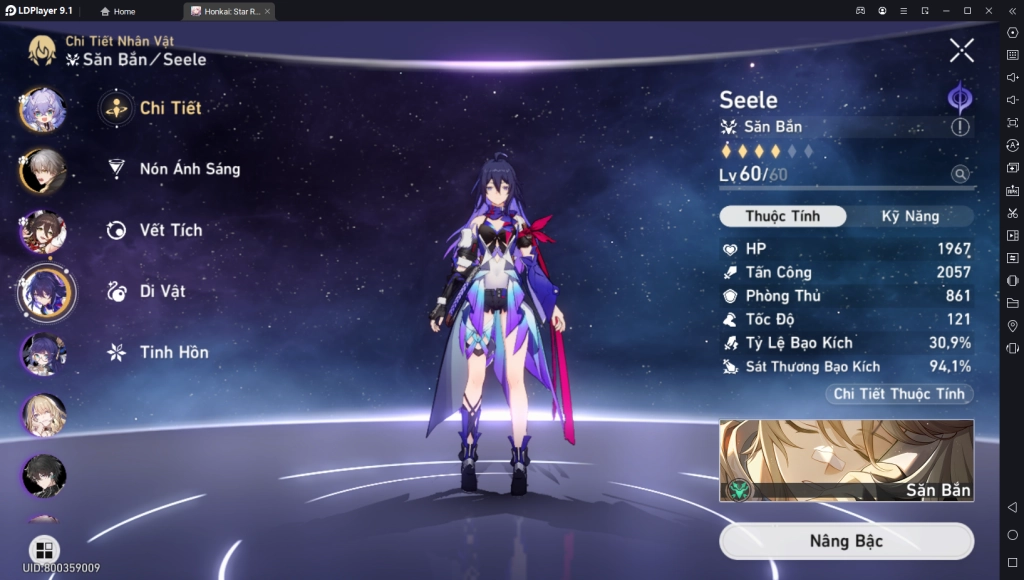This screenshot has width=1024, height=580.
Task: Choose the brown-haired character portrait with red accents
Action: [x=44, y=231]
